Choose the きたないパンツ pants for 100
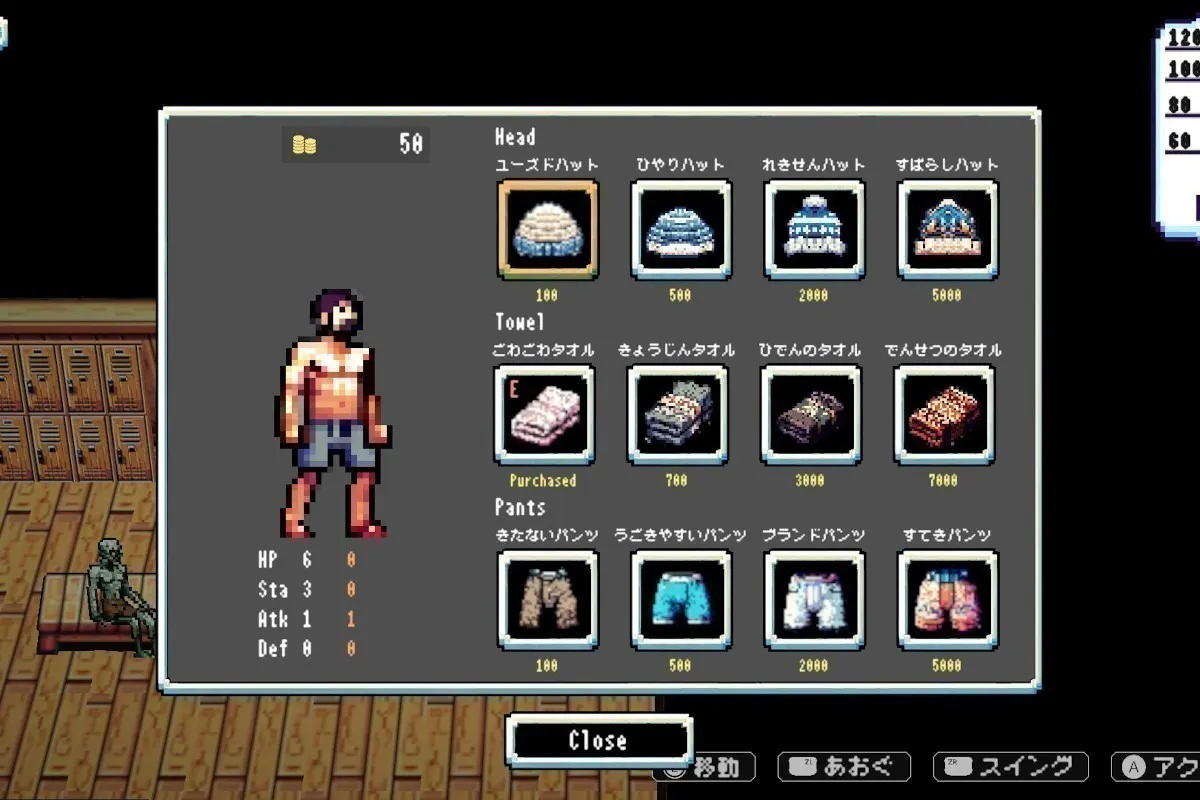1200x800 pixels. 547,600
